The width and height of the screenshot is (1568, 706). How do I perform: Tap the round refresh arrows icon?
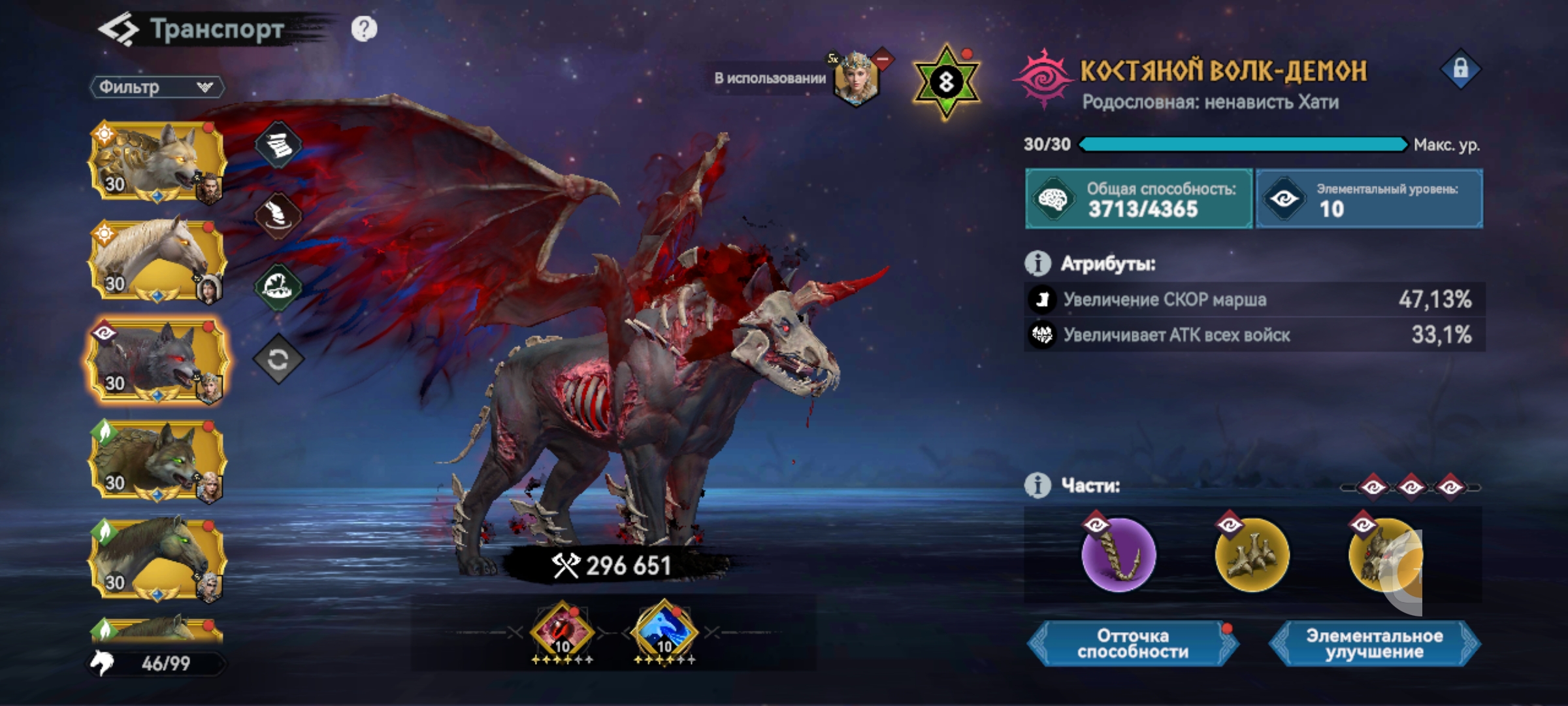click(278, 359)
